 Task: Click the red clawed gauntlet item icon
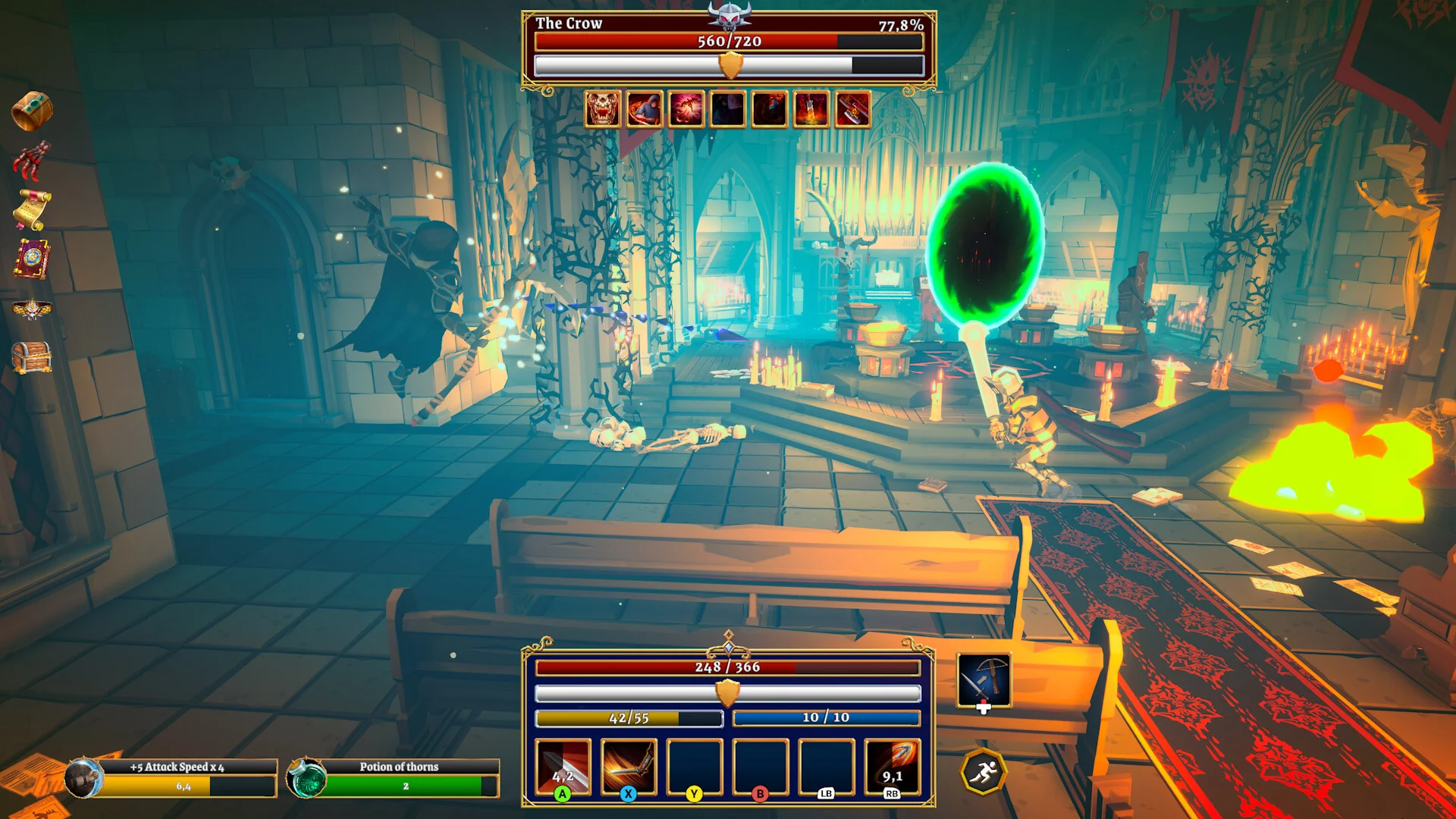pos(31,160)
